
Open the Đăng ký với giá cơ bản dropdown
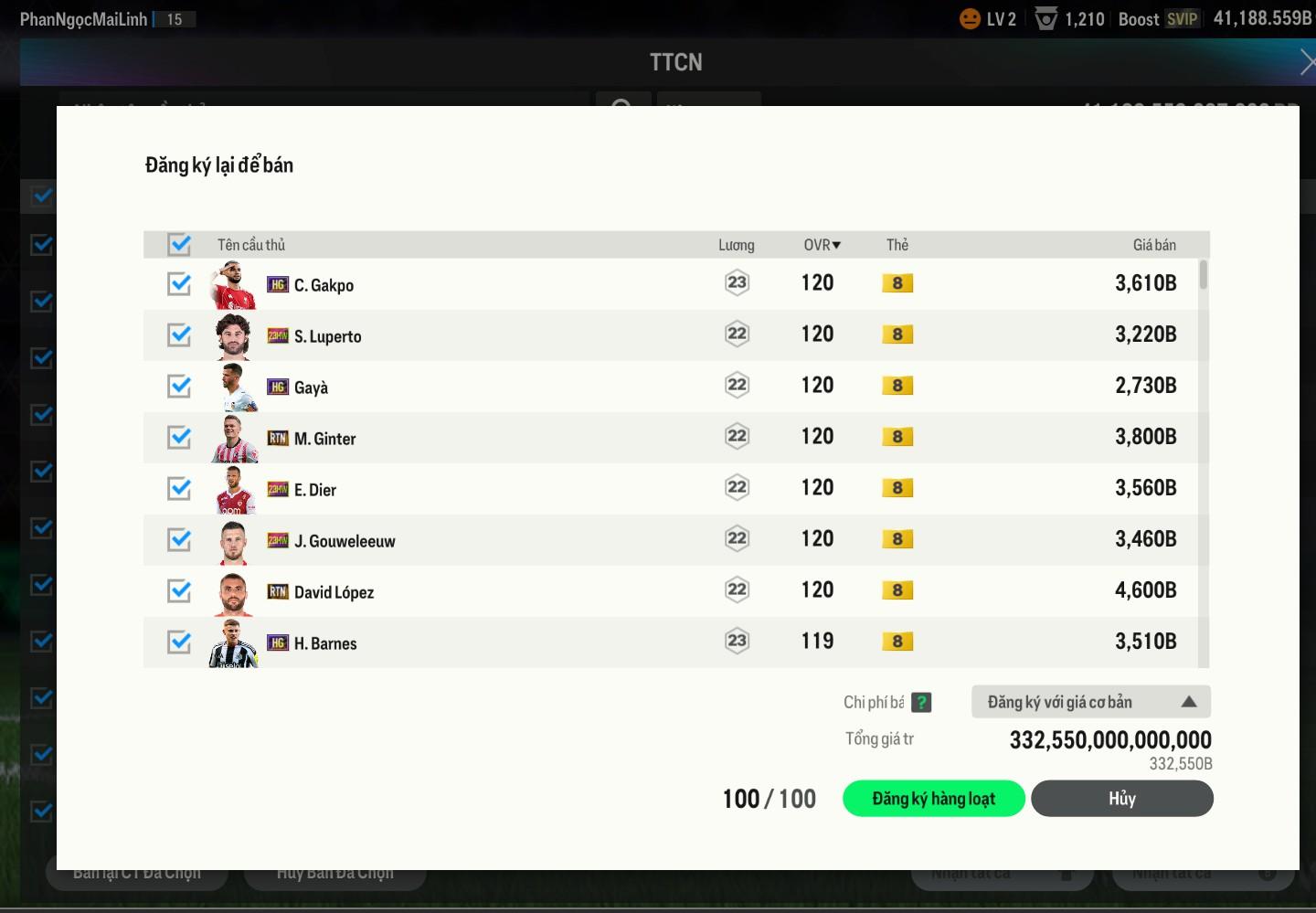(1090, 702)
